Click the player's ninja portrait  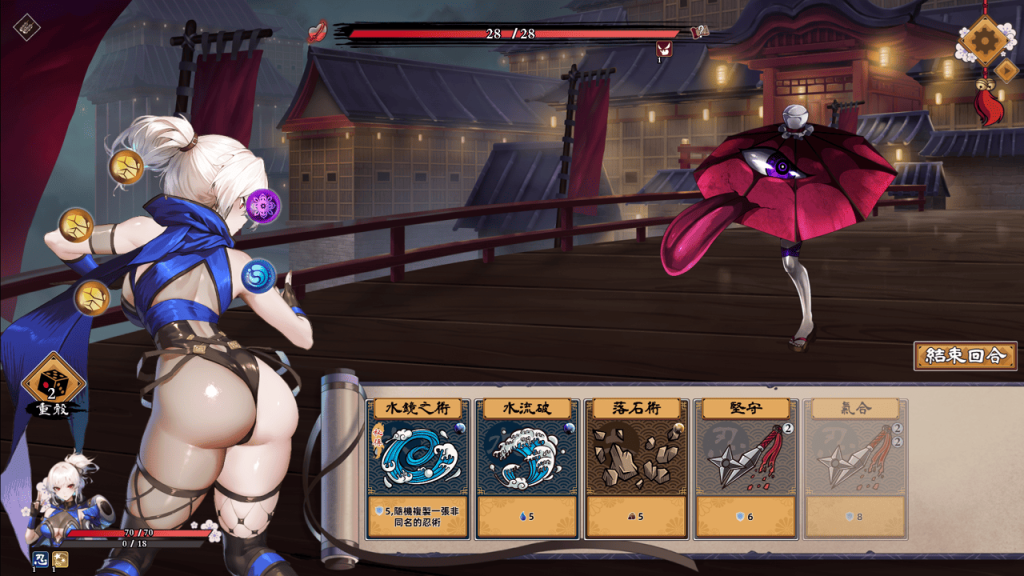(60, 495)
